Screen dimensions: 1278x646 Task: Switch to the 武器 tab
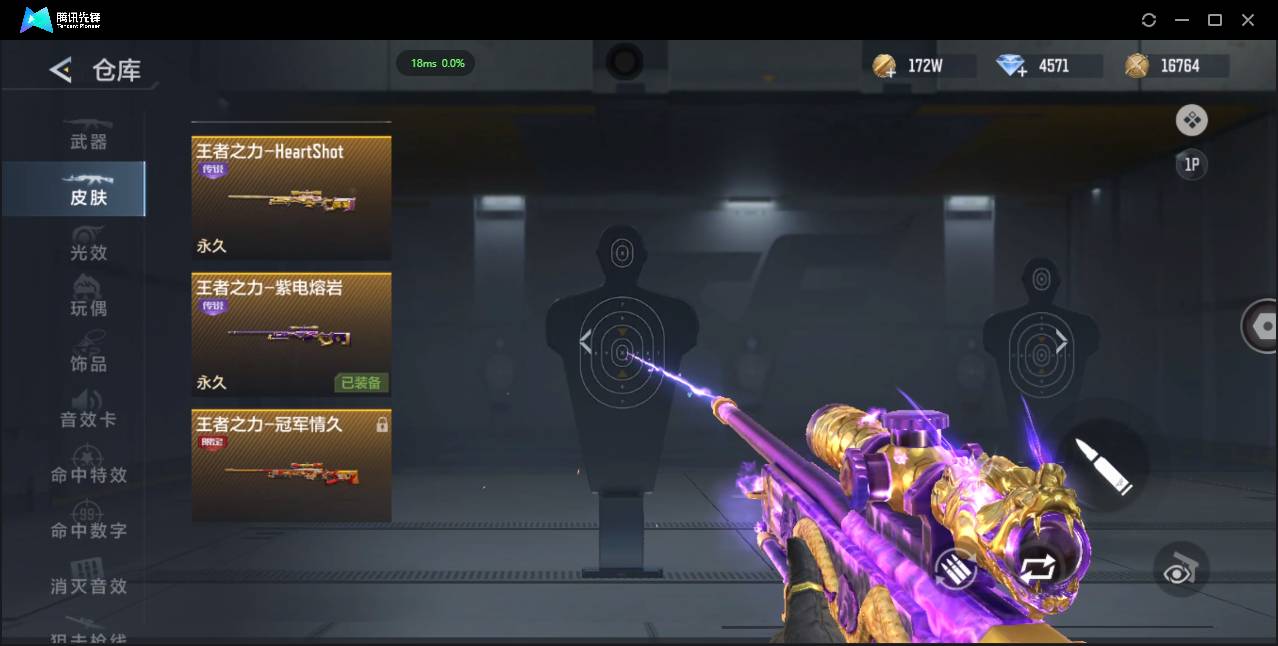pyautogui.click(x=88, y=141)
